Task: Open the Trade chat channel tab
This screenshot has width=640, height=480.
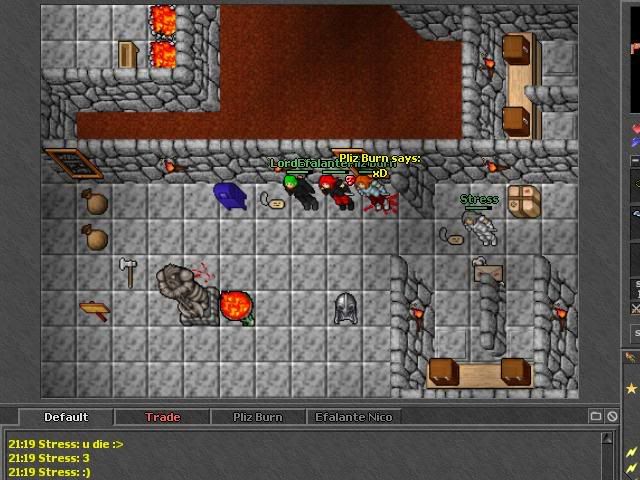Action: 163,417
